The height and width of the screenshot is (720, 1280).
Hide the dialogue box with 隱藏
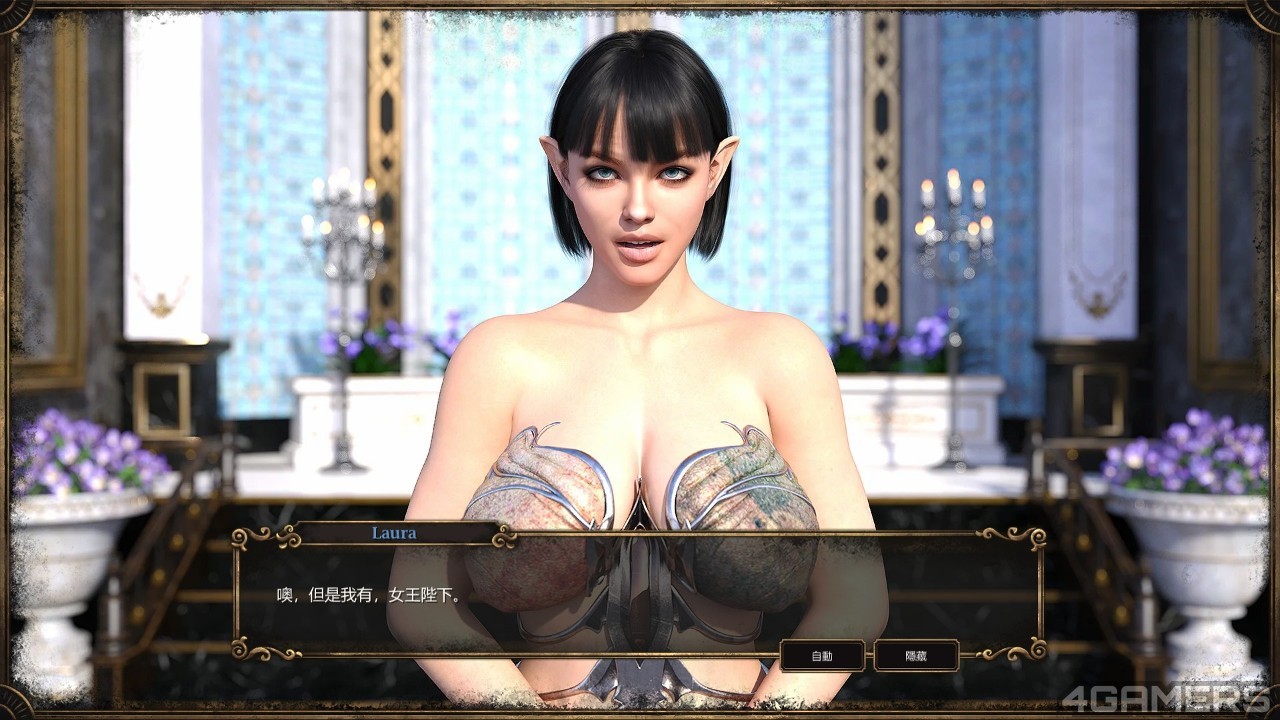pos(916,655)
